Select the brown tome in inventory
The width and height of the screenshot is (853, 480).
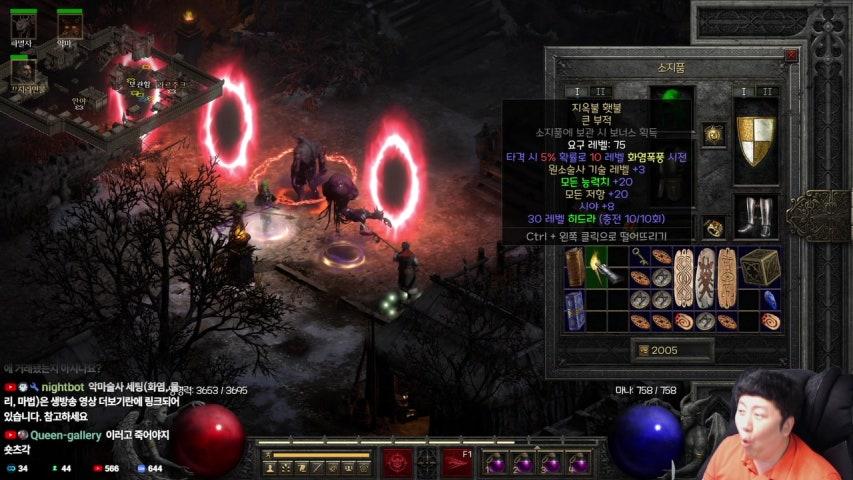pos(574,266)
